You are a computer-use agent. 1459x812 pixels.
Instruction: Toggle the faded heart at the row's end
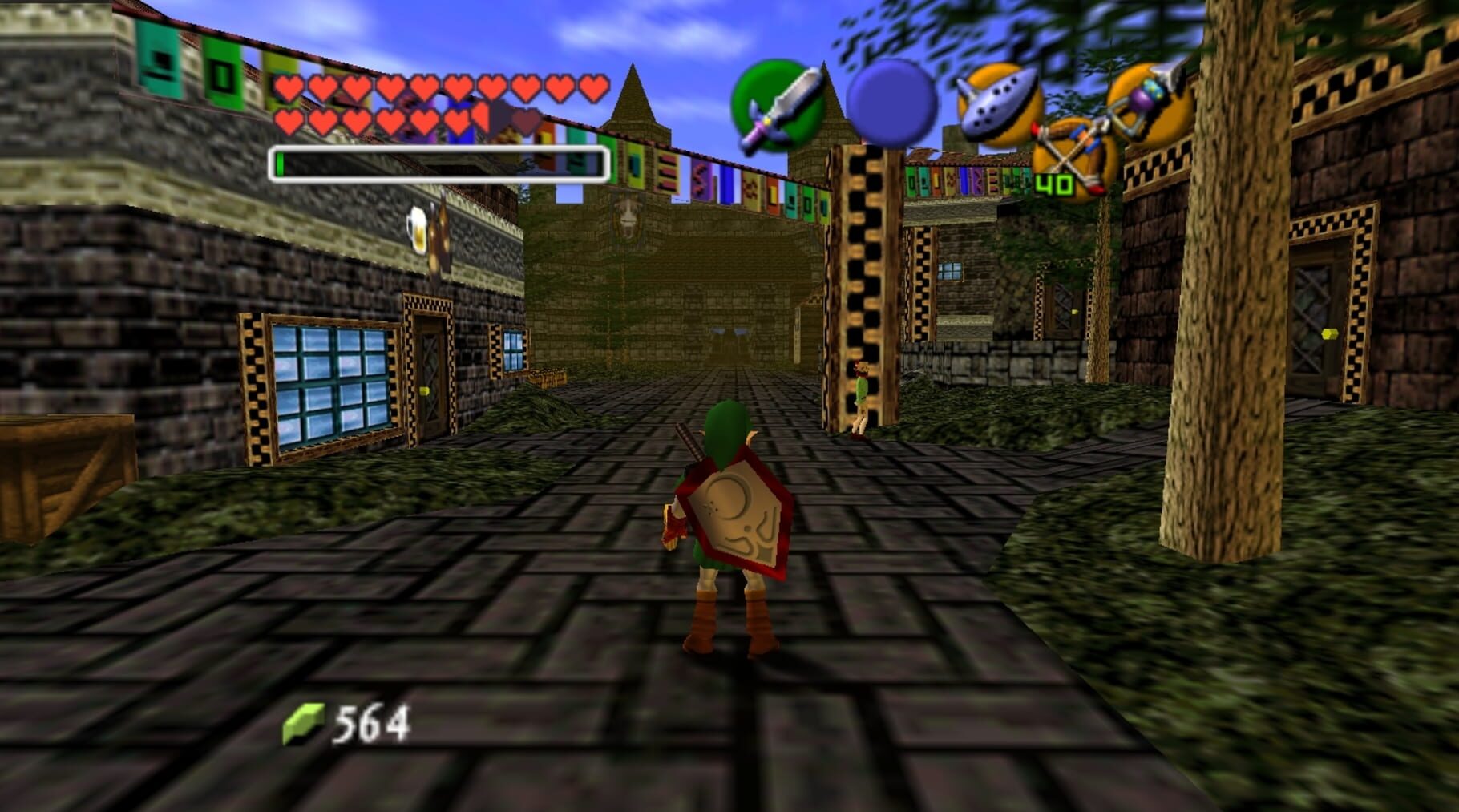point(524,123)
